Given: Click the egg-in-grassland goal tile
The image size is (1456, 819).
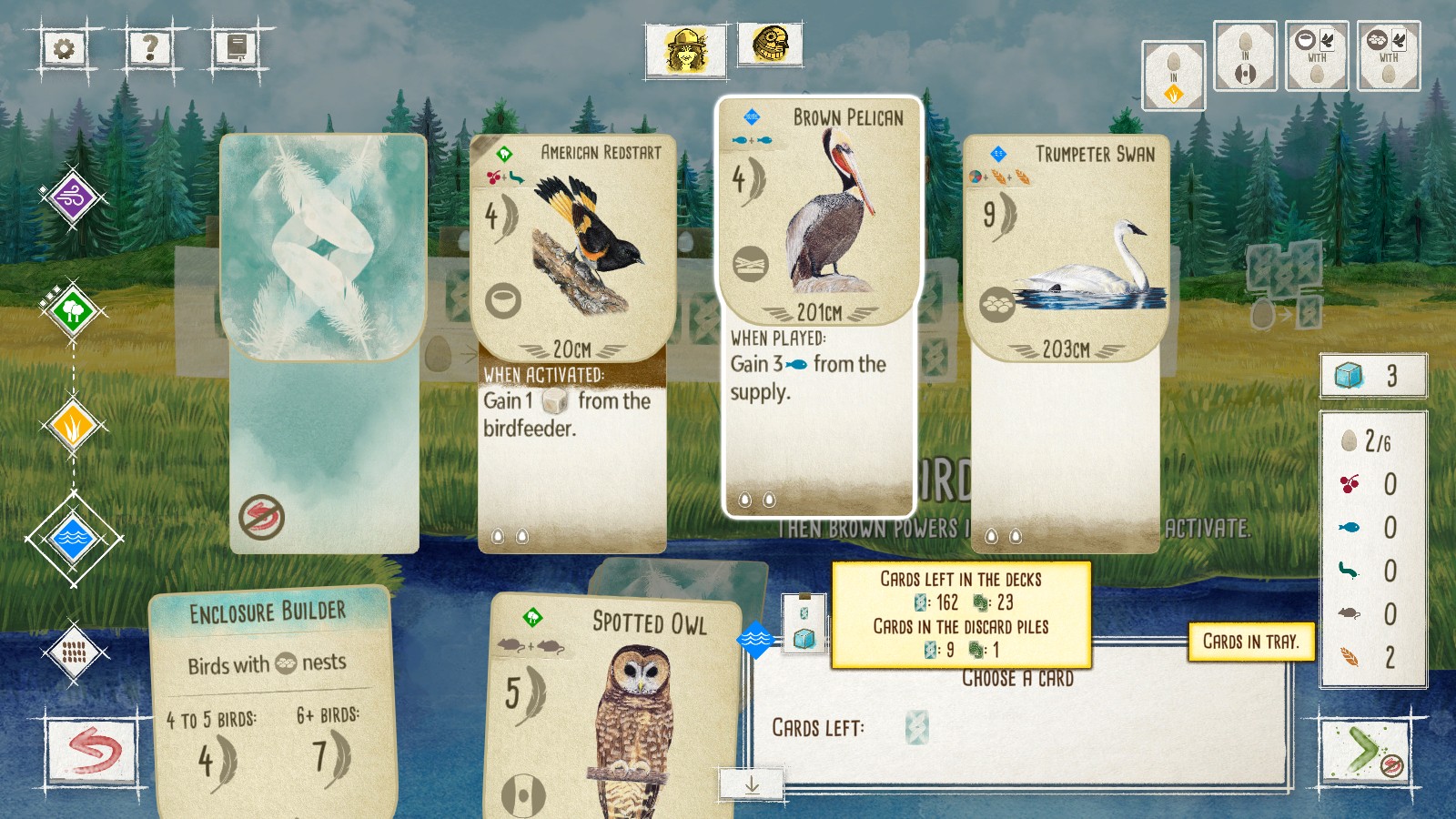Looking at the screenshot, I should [x=1173, y=77].
